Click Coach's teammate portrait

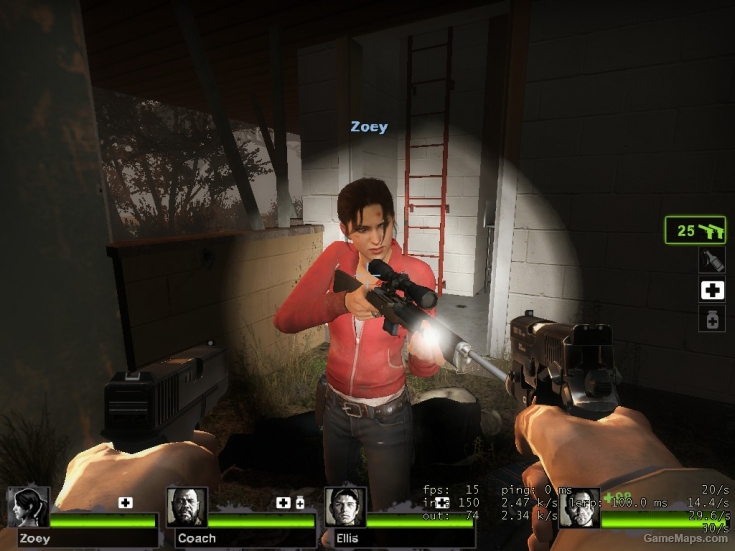click(x=187, y=507)
